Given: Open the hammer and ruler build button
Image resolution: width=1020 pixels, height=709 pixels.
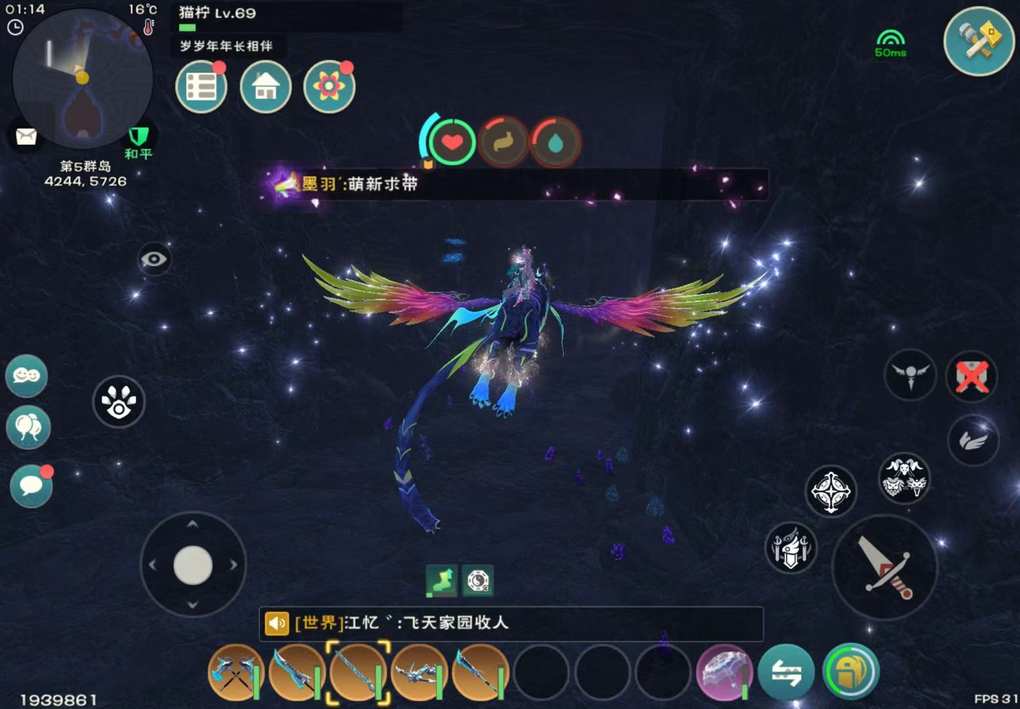Looking at the screenshot, I should pos(979,40).
